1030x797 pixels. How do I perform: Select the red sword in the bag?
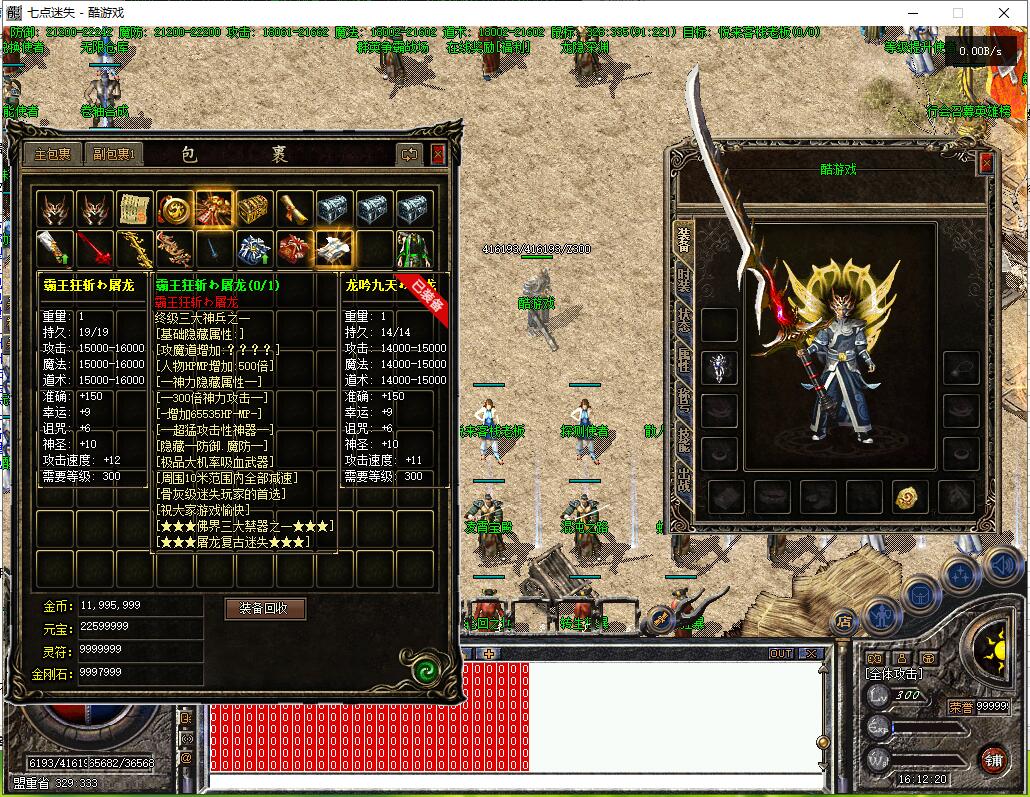coord(94,247)
